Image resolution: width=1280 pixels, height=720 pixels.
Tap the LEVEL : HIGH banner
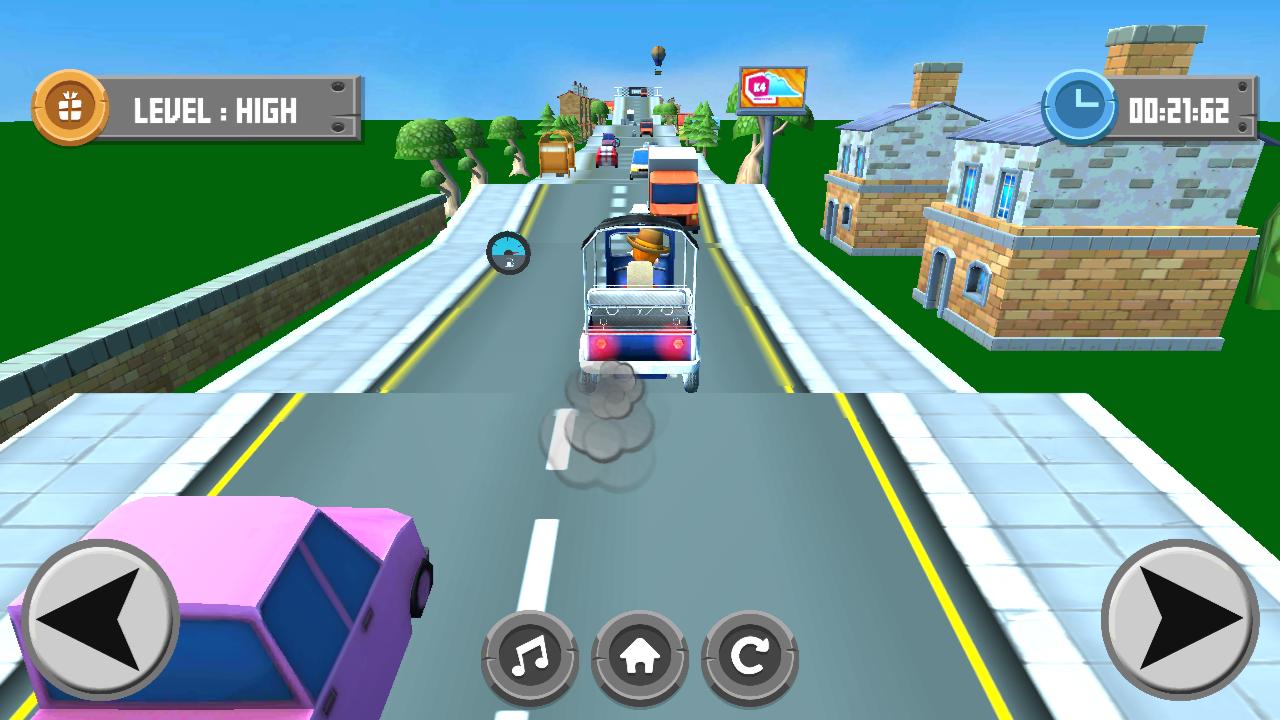click(215, 110)
